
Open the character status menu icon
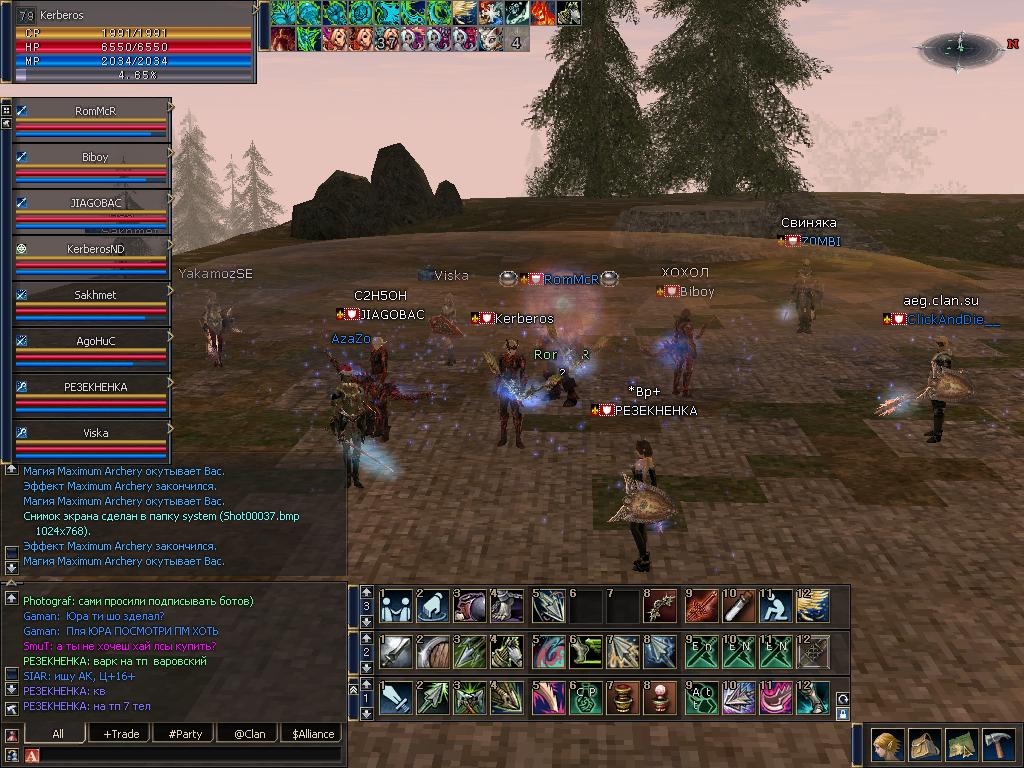[887, 745]
